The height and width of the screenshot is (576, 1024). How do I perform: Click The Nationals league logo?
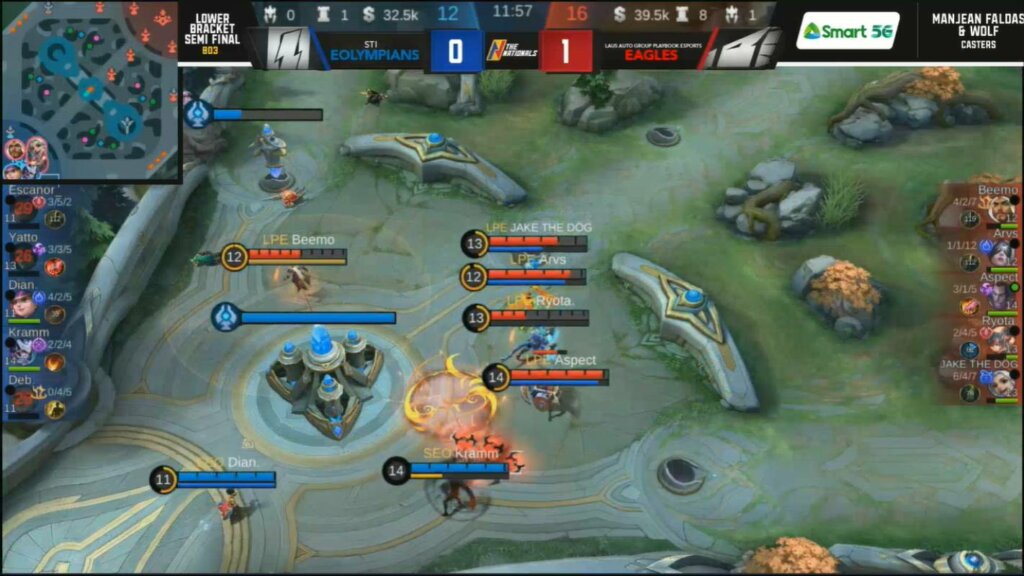point(511,51)
